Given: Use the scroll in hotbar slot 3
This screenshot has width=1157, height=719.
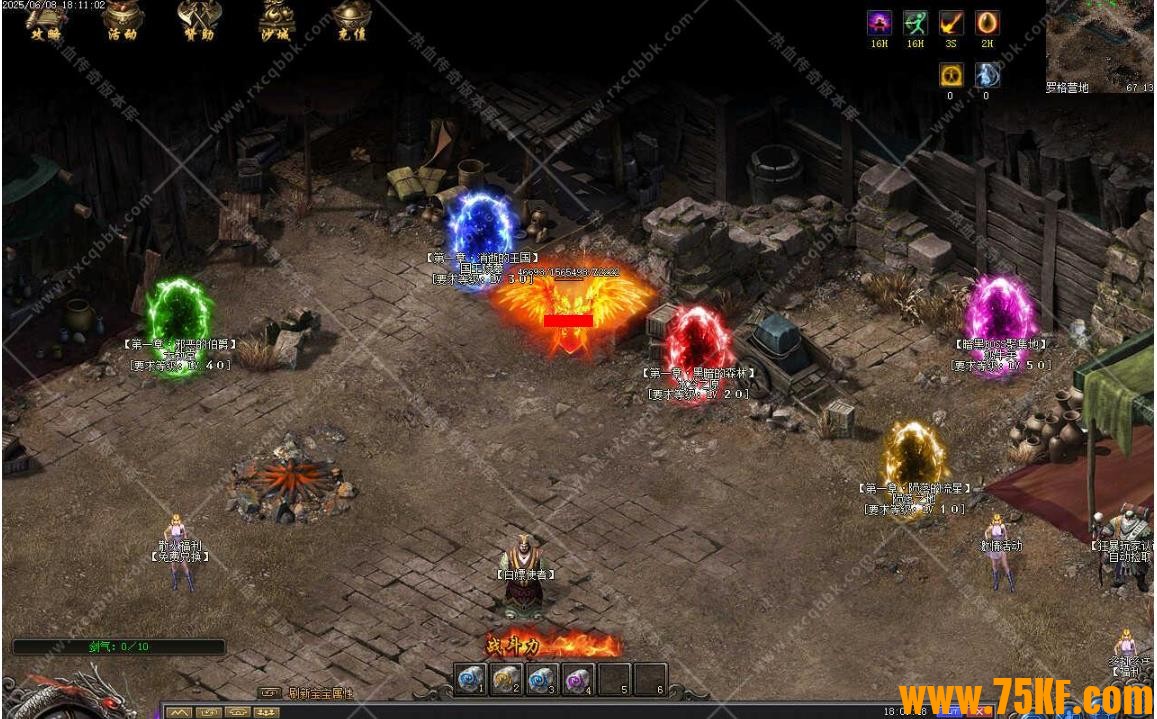Looking at the screenshot, I should [x=542, y=679].
